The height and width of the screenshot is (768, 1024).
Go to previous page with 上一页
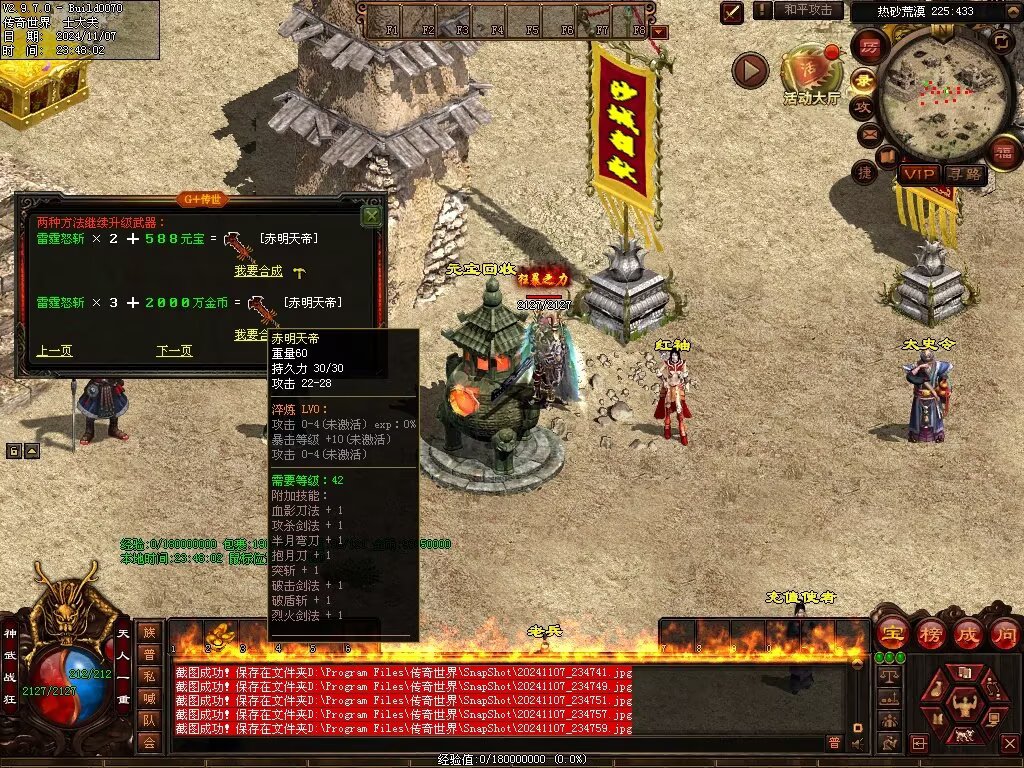click(54, 351)
